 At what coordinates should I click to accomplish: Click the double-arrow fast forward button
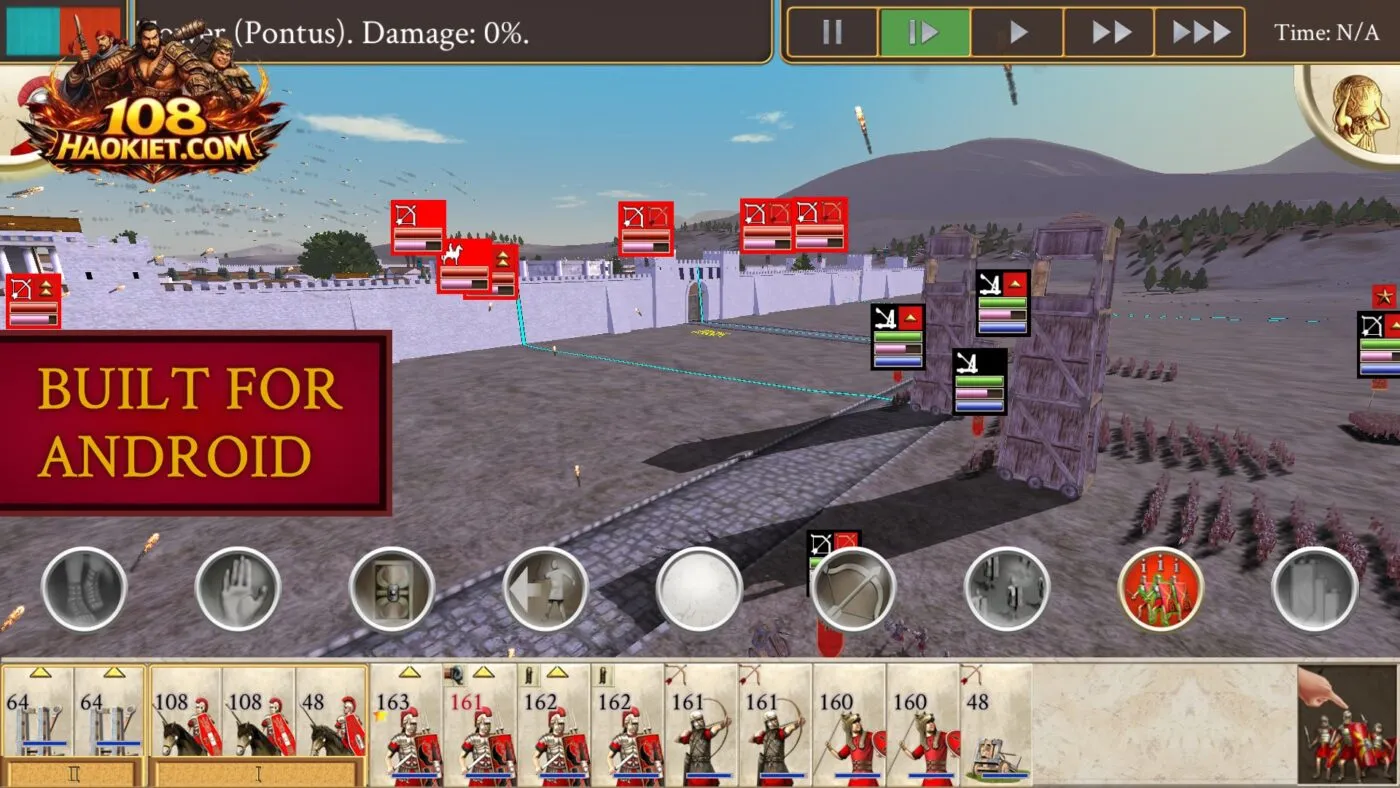coord(1109,31)
